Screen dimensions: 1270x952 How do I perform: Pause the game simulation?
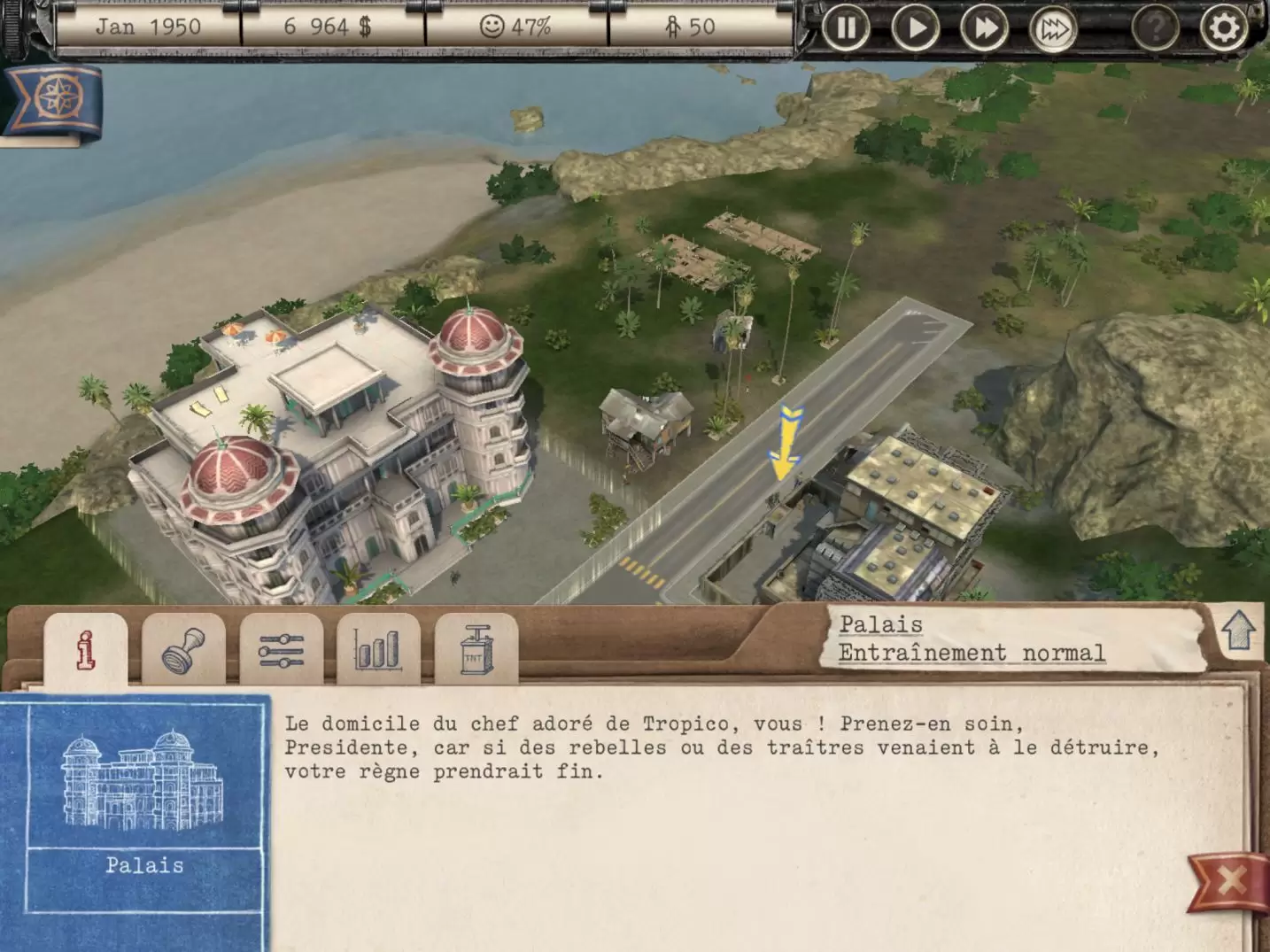tap(846, 28)
